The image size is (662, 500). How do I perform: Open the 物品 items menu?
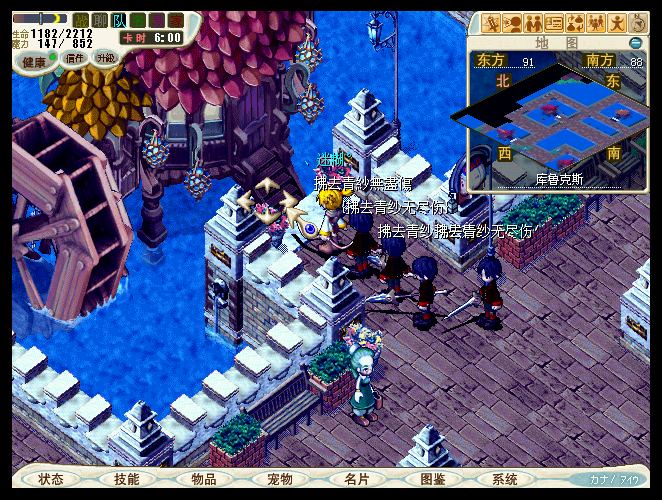click(204, 480)
